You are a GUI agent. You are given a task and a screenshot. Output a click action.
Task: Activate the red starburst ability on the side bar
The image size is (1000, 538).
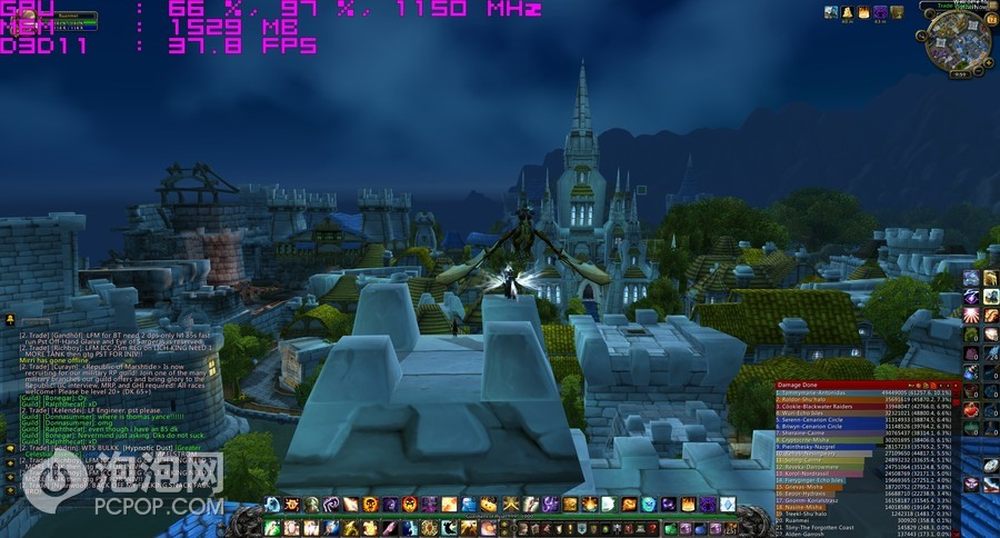point(971,316)
